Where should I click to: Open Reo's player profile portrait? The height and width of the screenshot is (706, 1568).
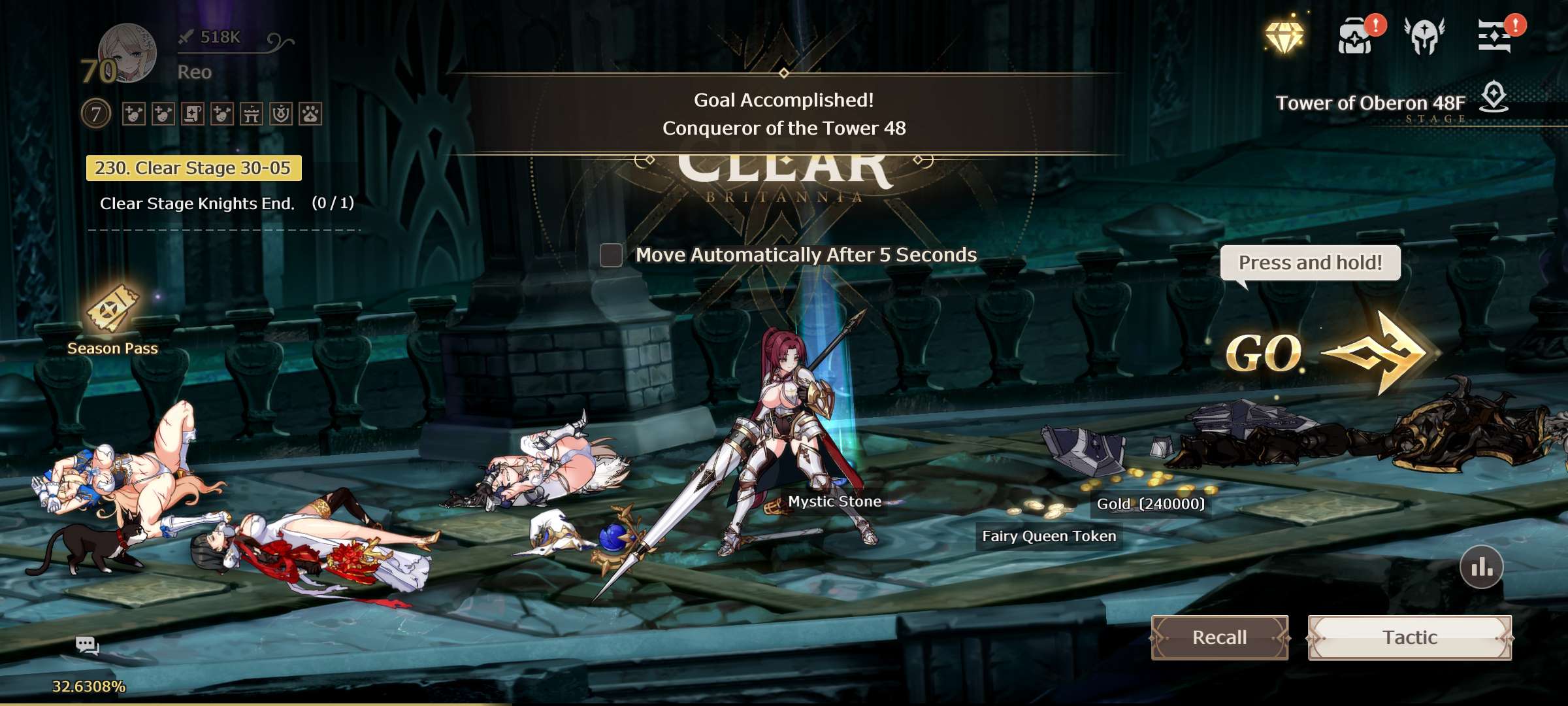pos(127,54)
